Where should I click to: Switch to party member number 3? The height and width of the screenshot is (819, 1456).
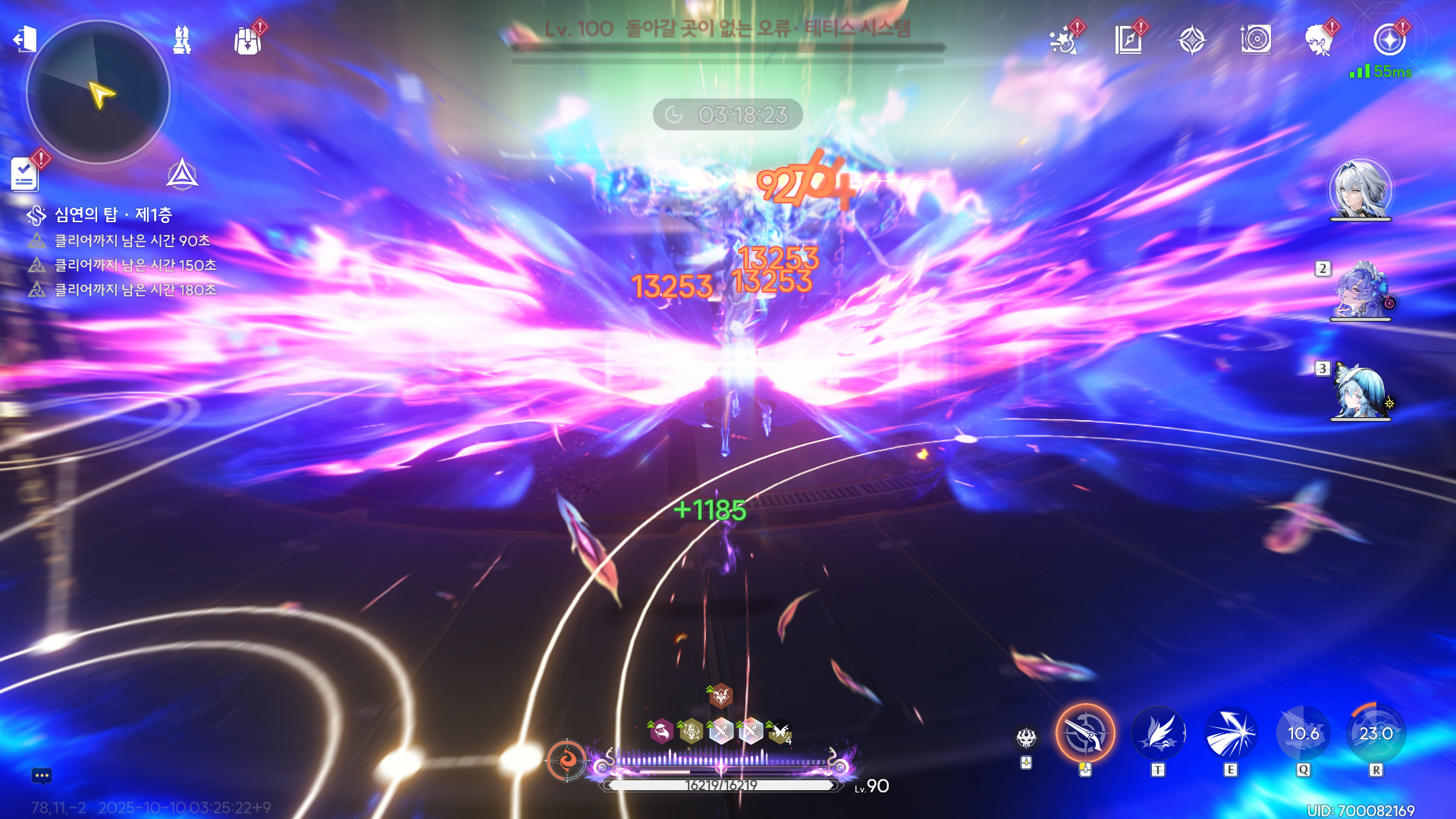click(x=1360, y=392)
